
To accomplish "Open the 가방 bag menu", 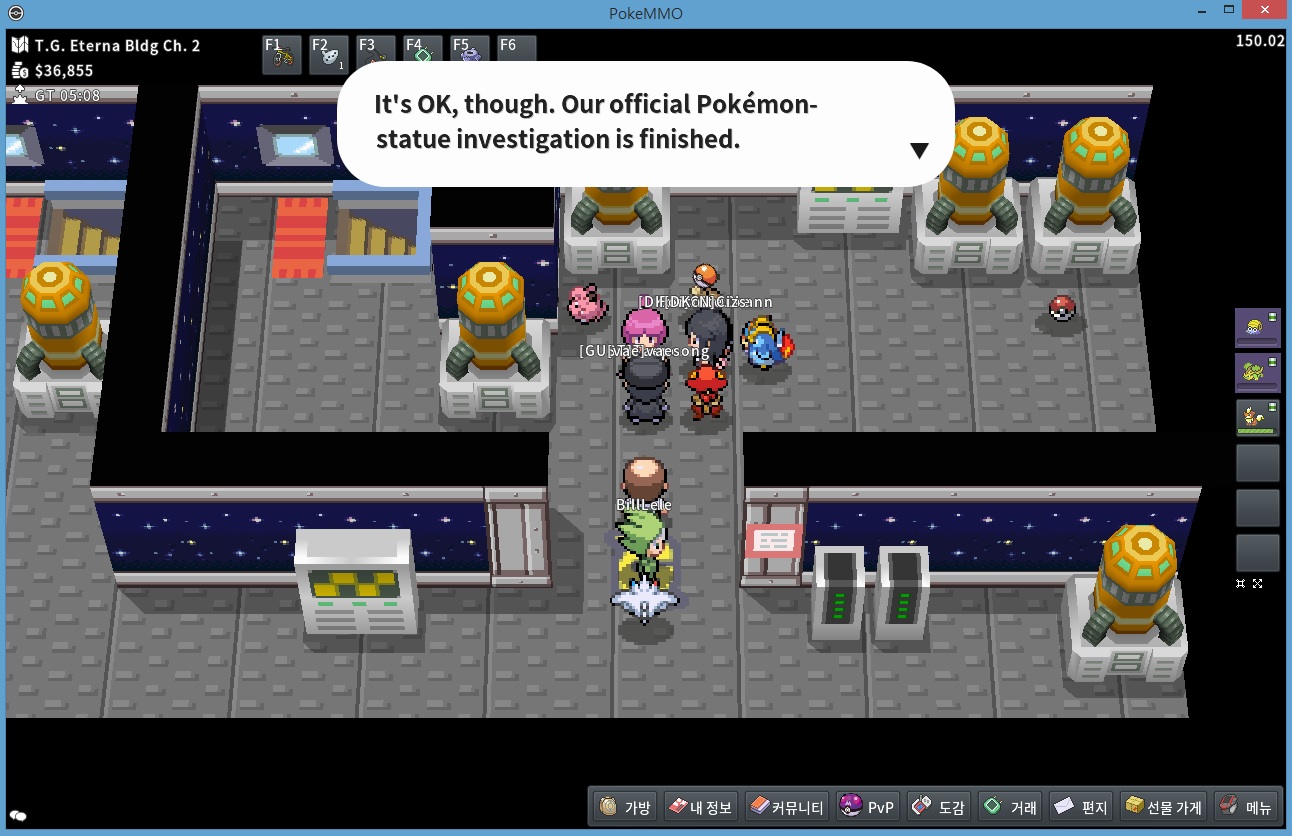I will (624, 807).
